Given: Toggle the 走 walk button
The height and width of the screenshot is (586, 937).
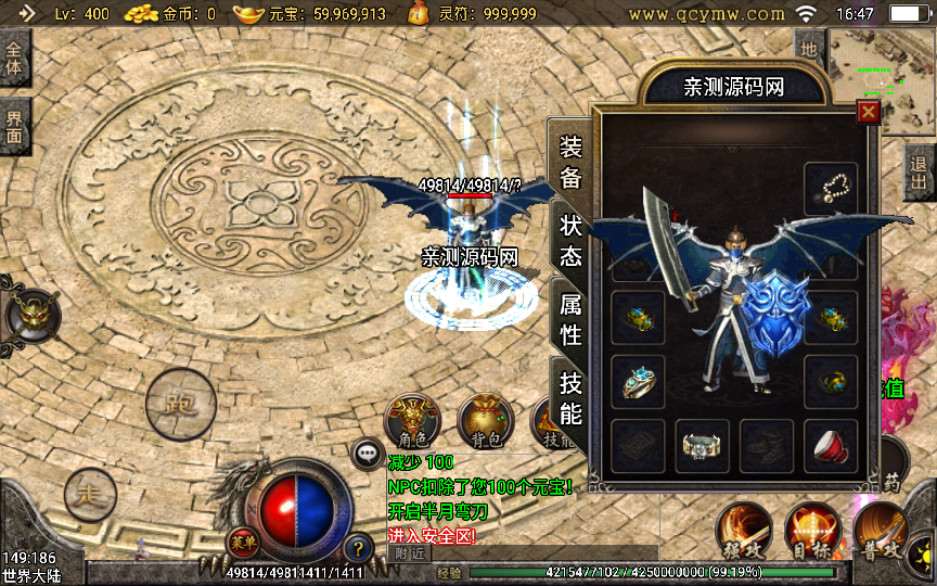Looking at the screenshot, I should click(x=90, y=493).
